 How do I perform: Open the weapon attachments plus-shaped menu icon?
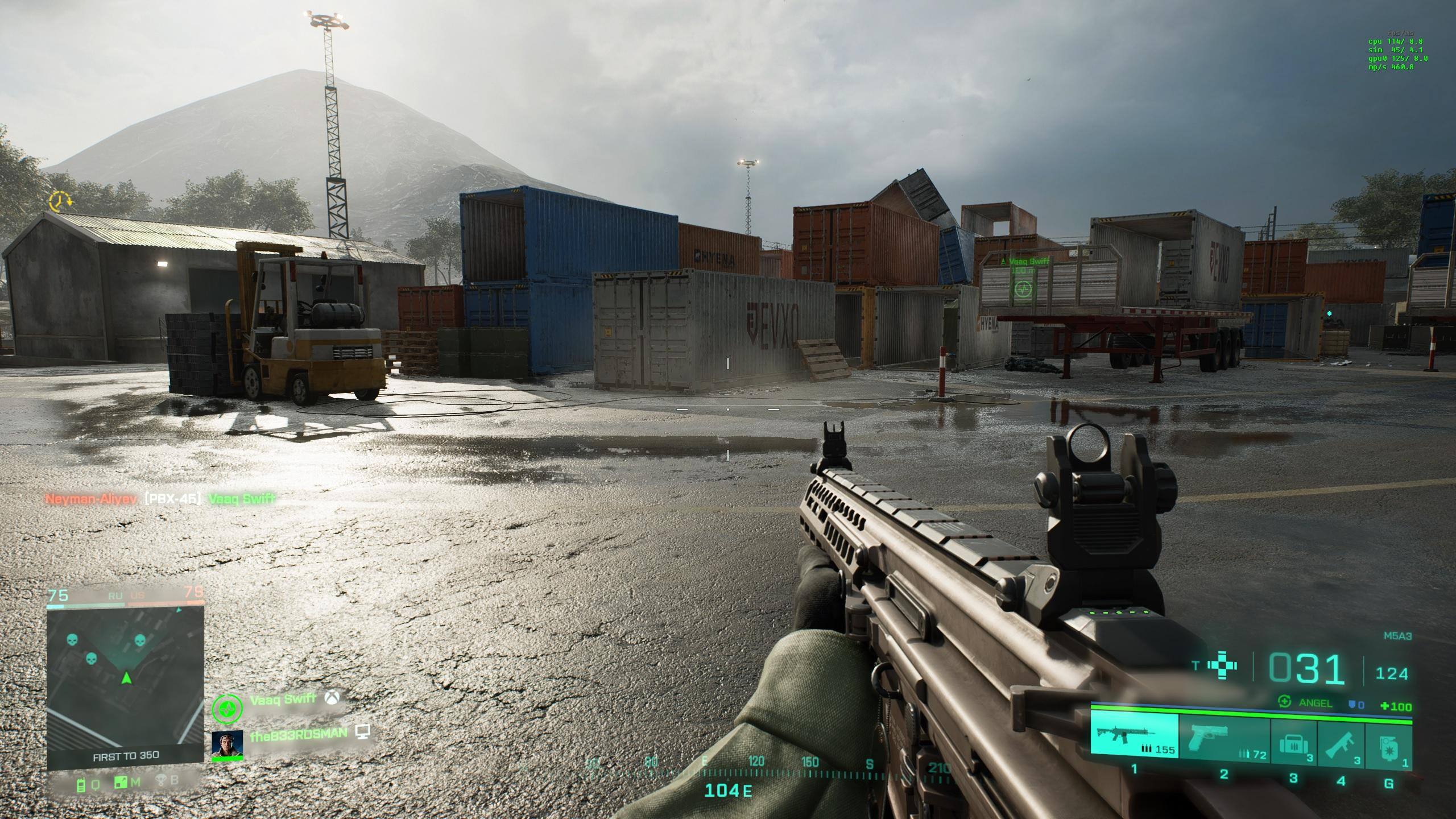(1222, 666)
